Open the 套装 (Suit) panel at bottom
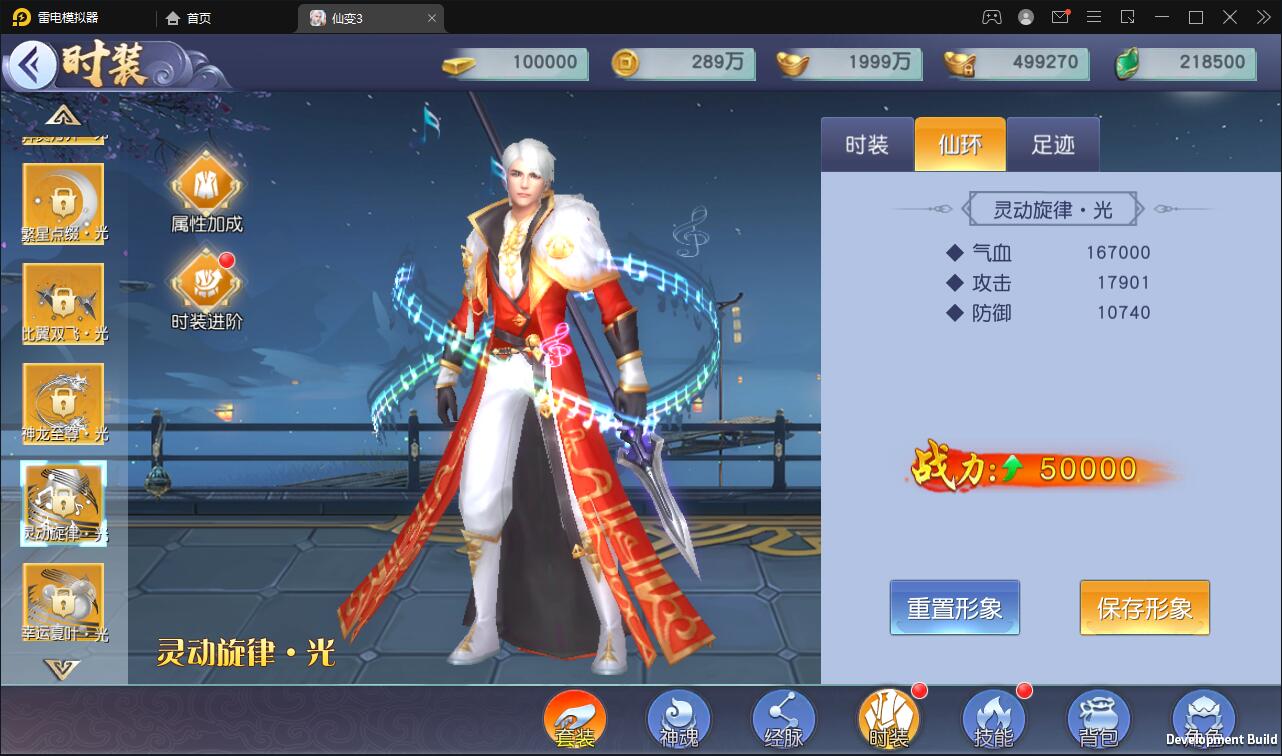1282x756 pixels. [x=577, y=718]
